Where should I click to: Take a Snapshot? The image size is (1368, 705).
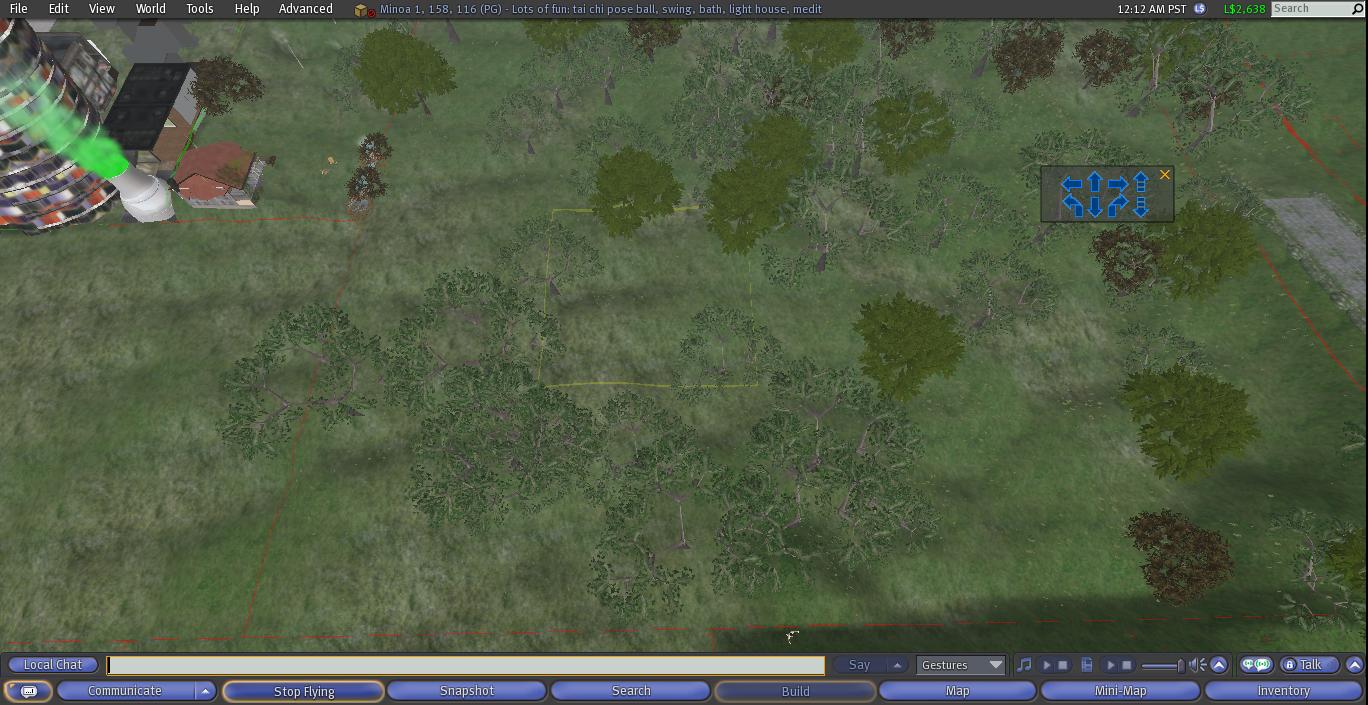pyautogui.click(x=467, y=691)
